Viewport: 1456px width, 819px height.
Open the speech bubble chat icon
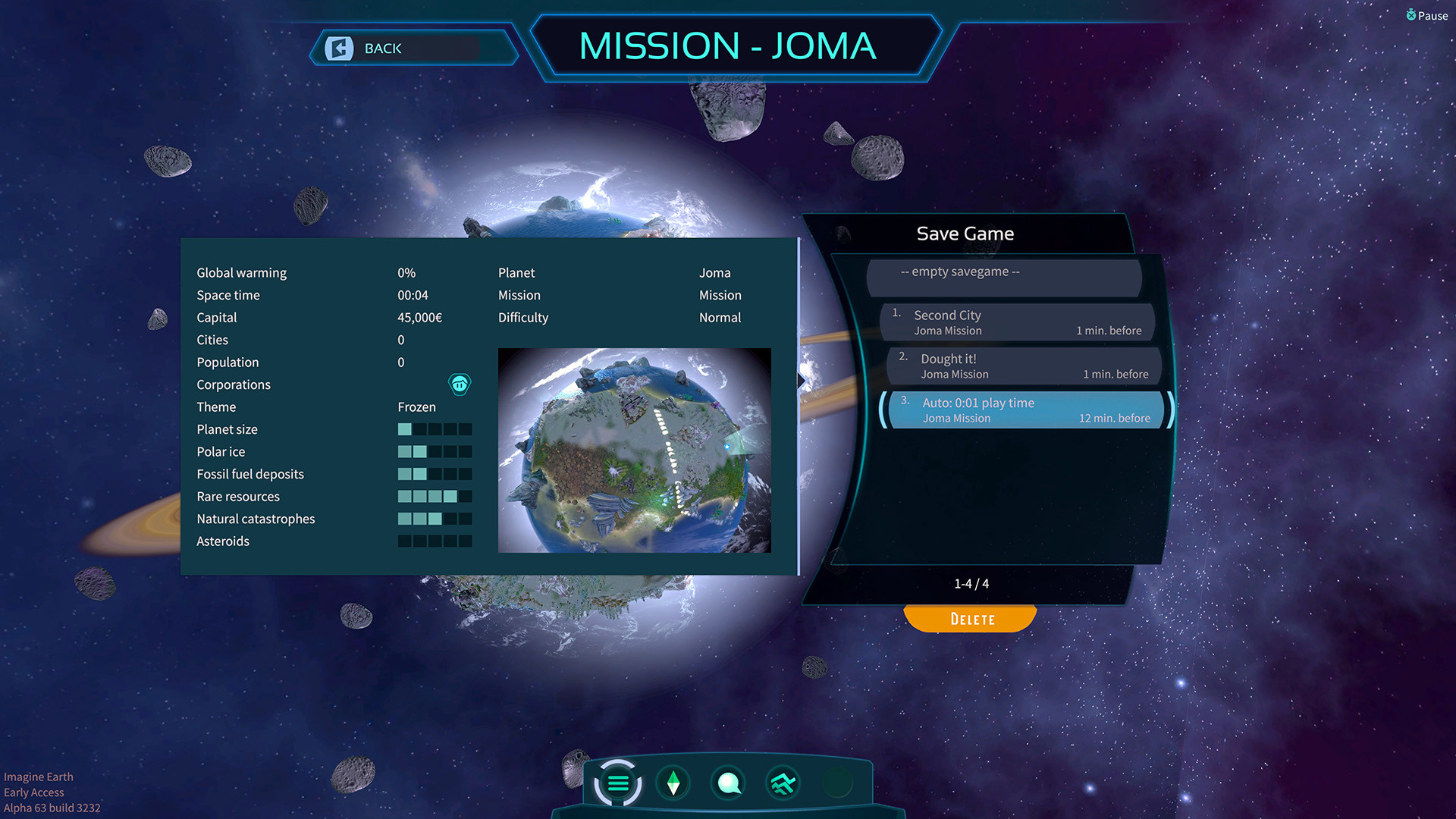click(728, 782)
